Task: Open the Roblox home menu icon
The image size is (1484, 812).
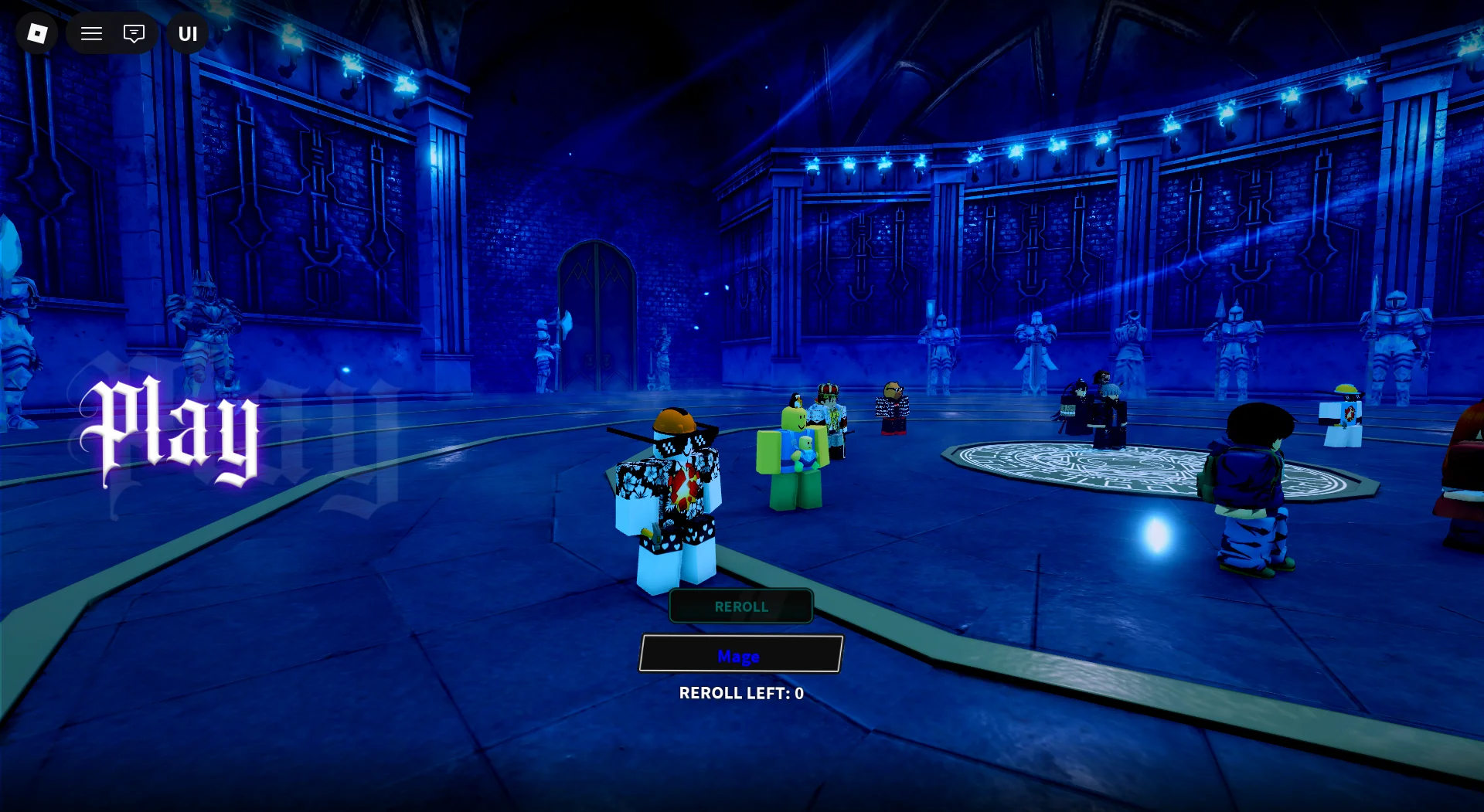Action: pyautogui.click(x=36, y=33)
